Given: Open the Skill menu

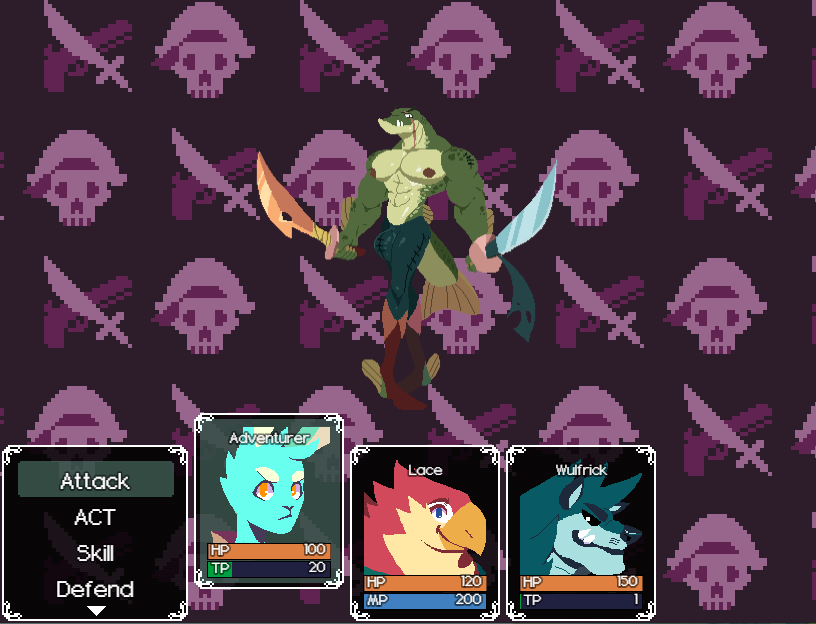Looking at the screenshot, I should pyautogui.click(x=95, y=553).
